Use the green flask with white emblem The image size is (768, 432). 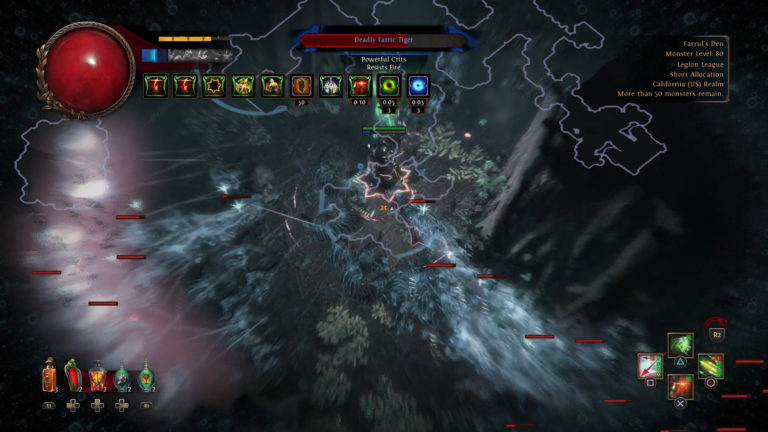pos(122,378)
